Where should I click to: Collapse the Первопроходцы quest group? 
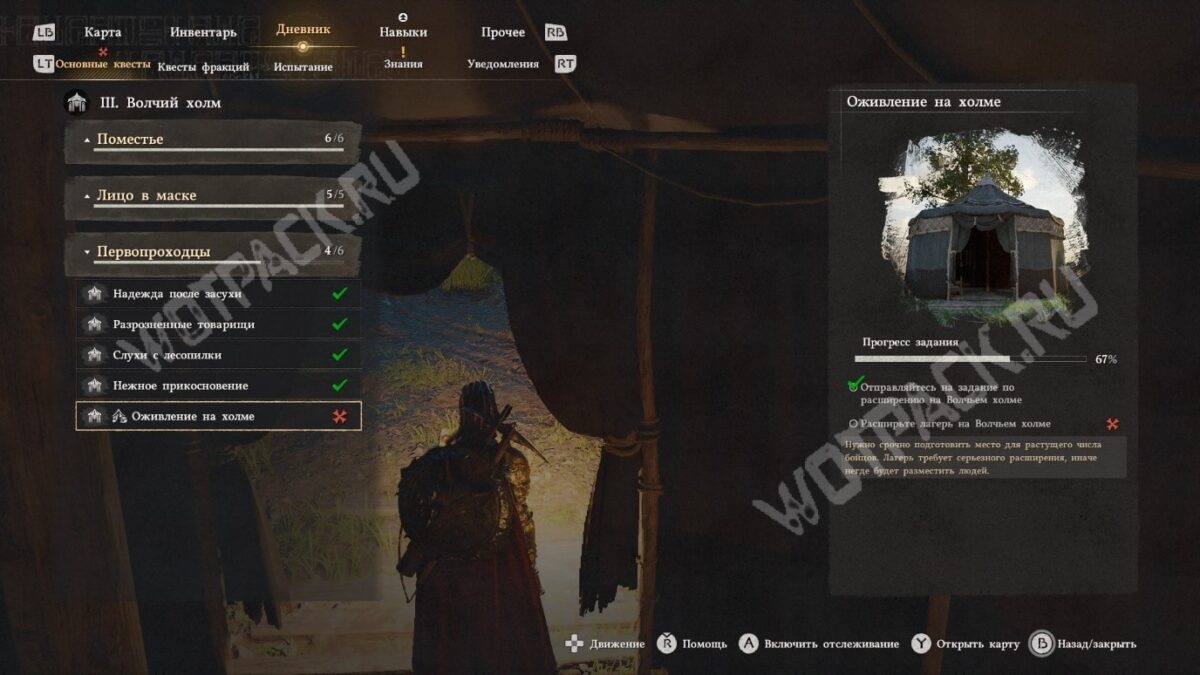coord(213,252)
